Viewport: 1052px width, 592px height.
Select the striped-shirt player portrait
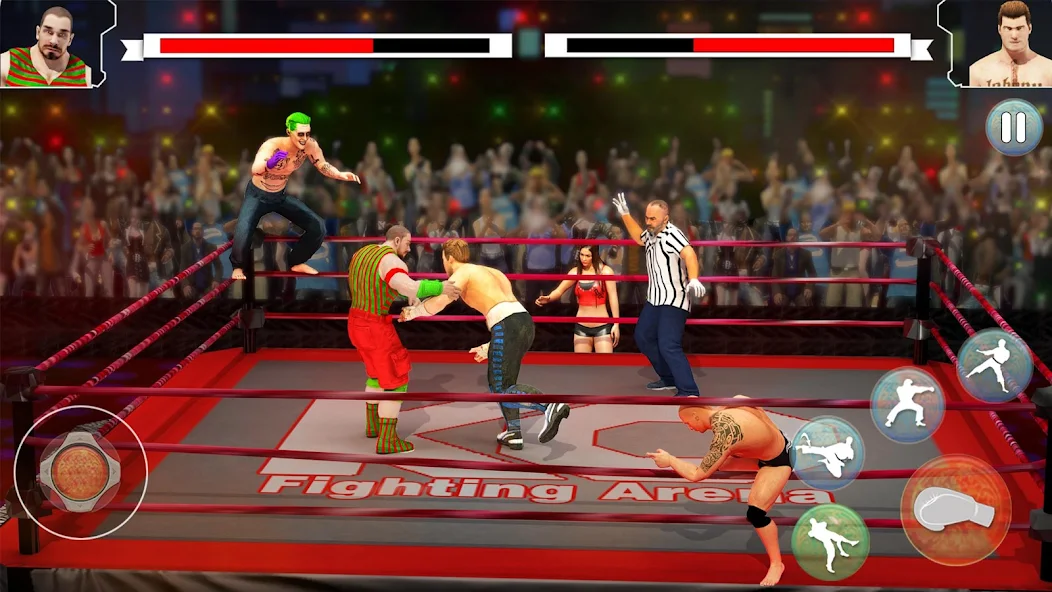click(x=47, y=44)
